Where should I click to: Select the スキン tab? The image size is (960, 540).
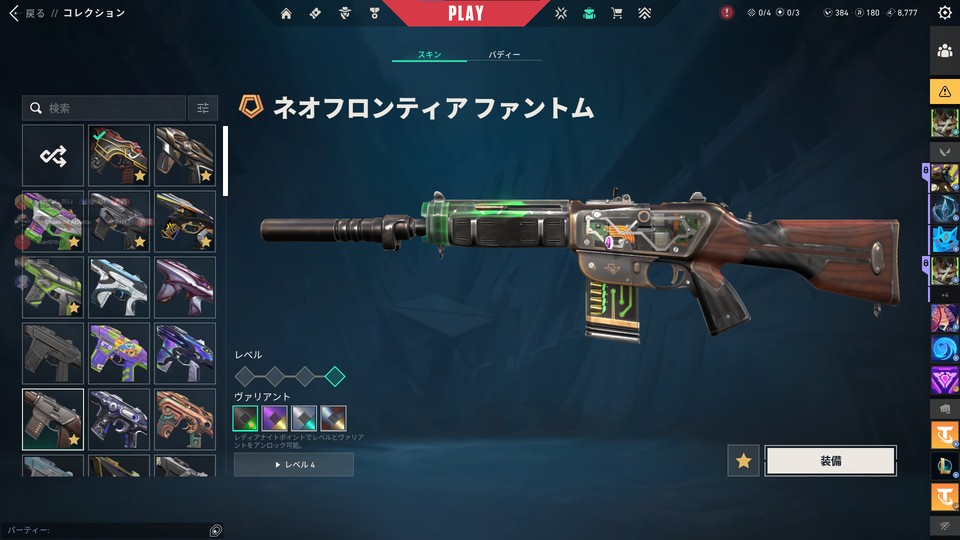click(x=430, y=54)
